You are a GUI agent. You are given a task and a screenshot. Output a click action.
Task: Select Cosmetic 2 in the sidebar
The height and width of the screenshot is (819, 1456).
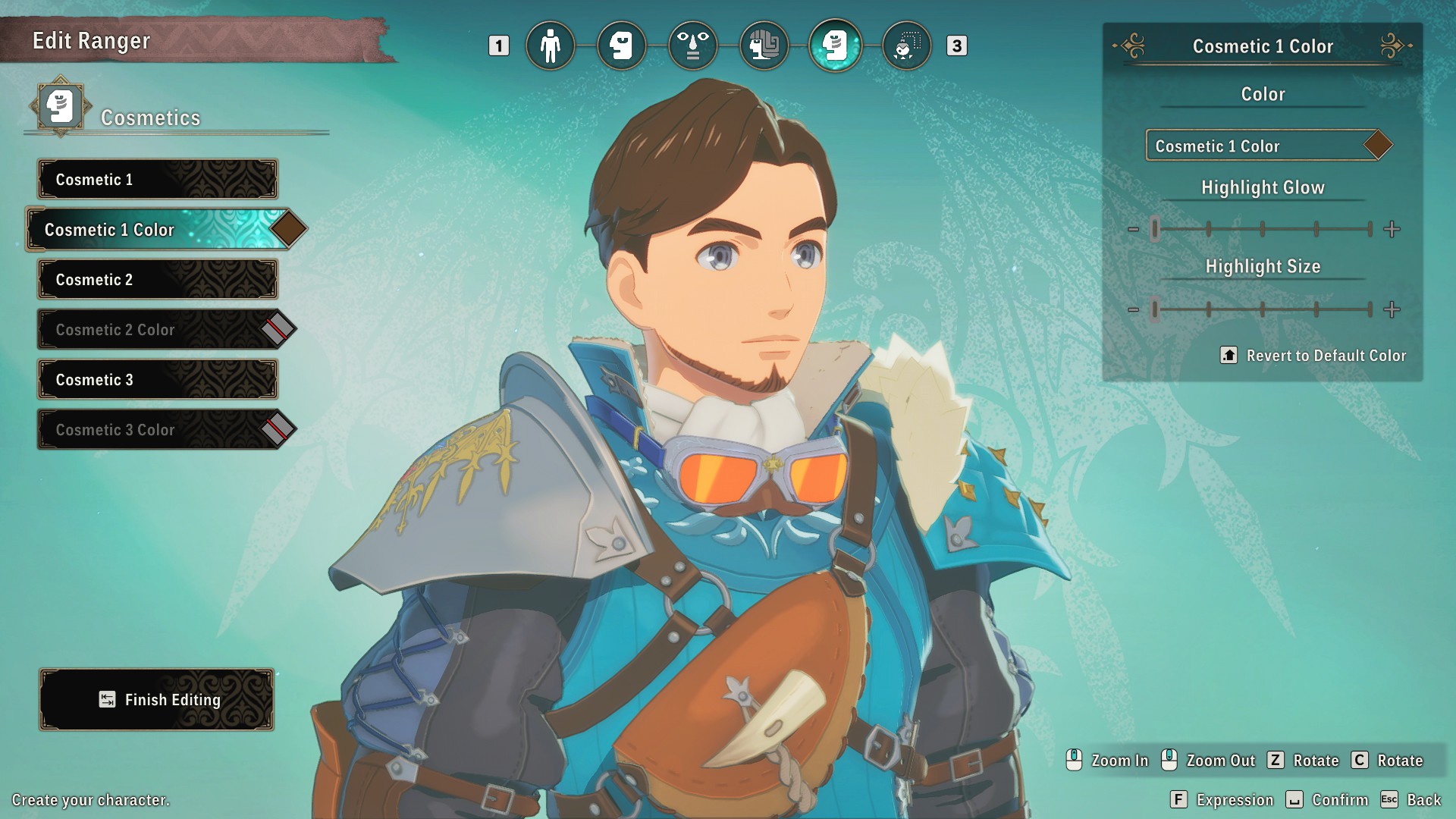(x=156, y=279)
